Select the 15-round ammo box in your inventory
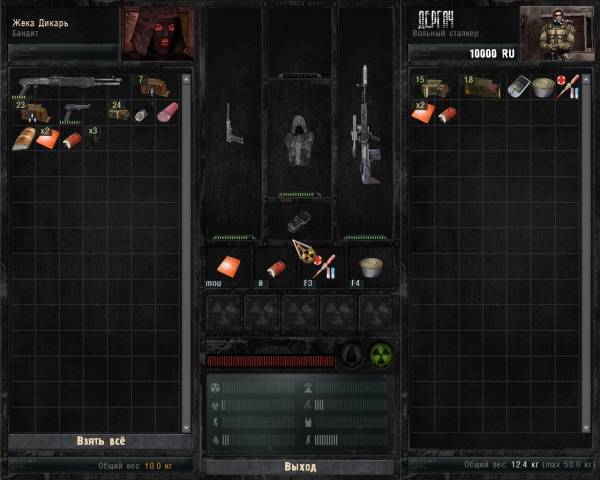 pyautogui.click(x=432, y=88)
